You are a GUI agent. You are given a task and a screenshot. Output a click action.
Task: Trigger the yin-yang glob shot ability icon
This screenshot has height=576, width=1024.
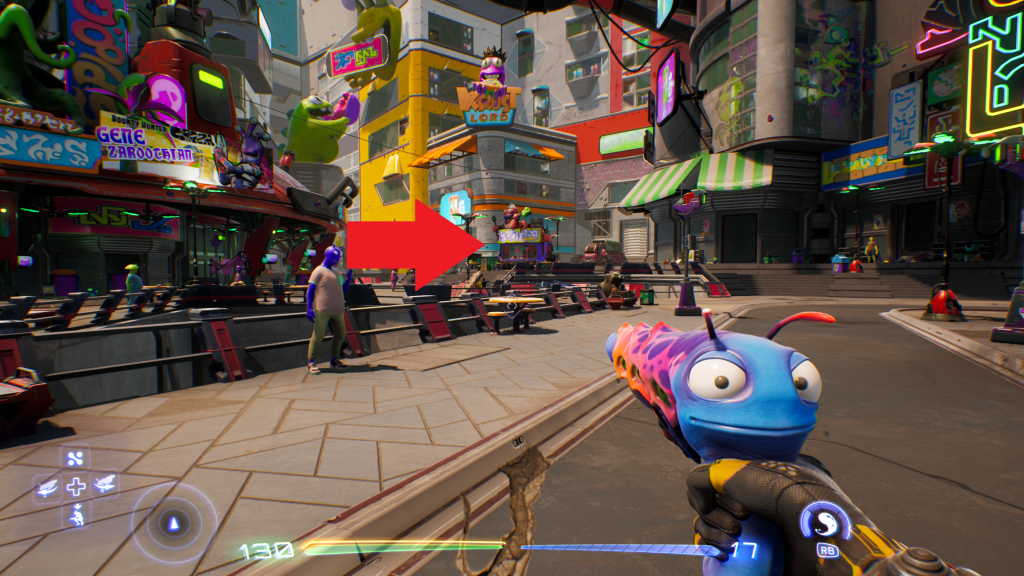coord(826,522)
